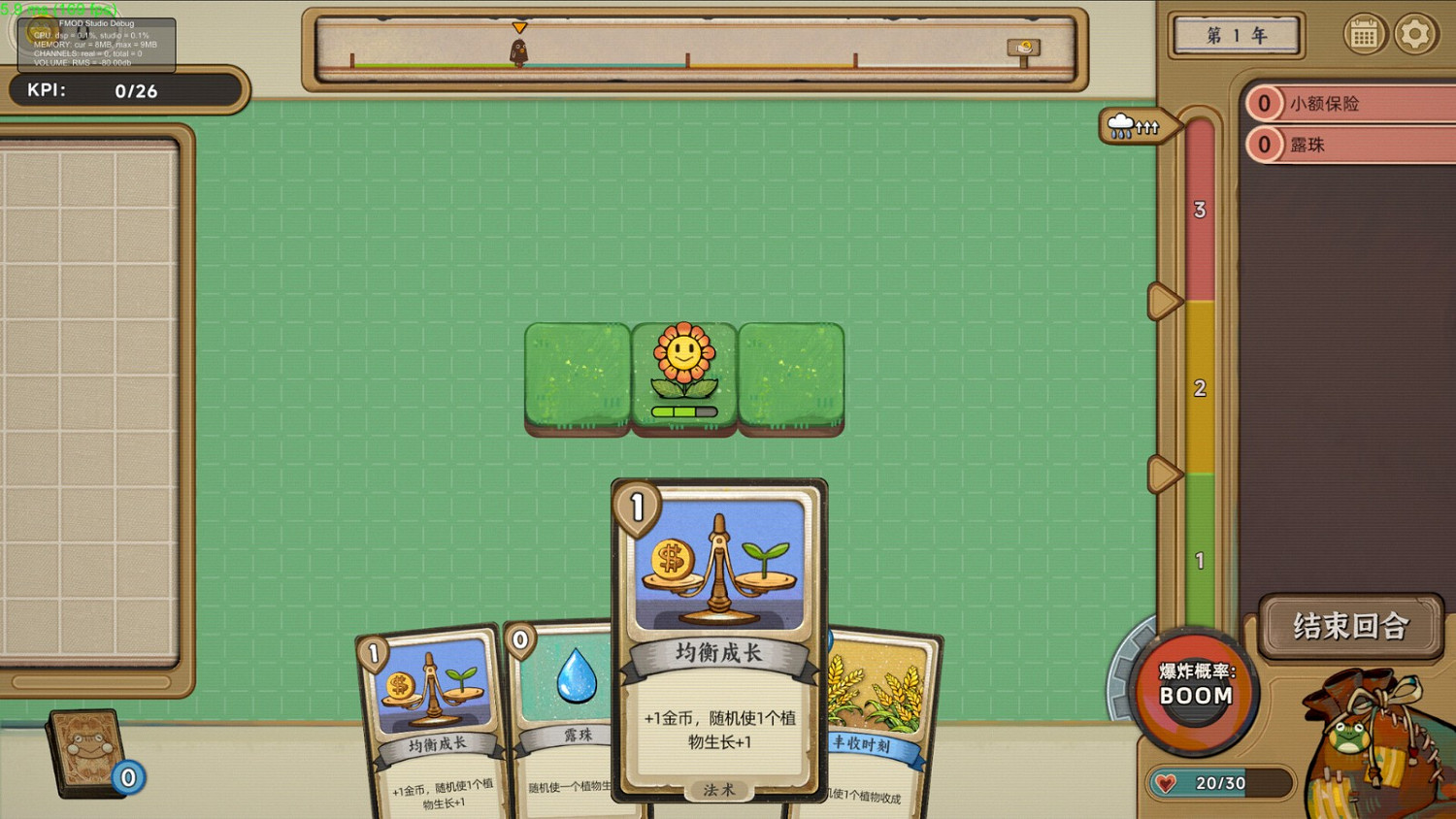The width and height of the screenshot is (1456, 819).
Task: Click the KPI 0/26 counter
Action: (126, 90)
